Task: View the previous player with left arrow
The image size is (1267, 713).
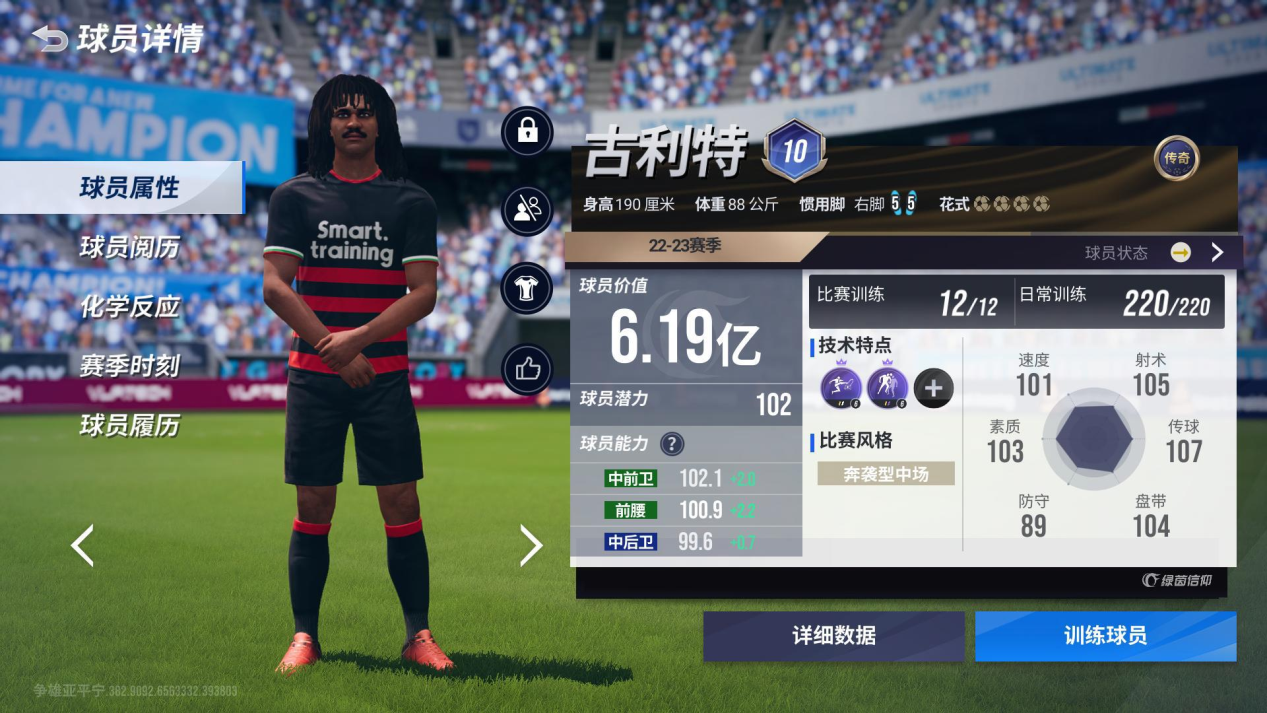Action: [82, 546]
